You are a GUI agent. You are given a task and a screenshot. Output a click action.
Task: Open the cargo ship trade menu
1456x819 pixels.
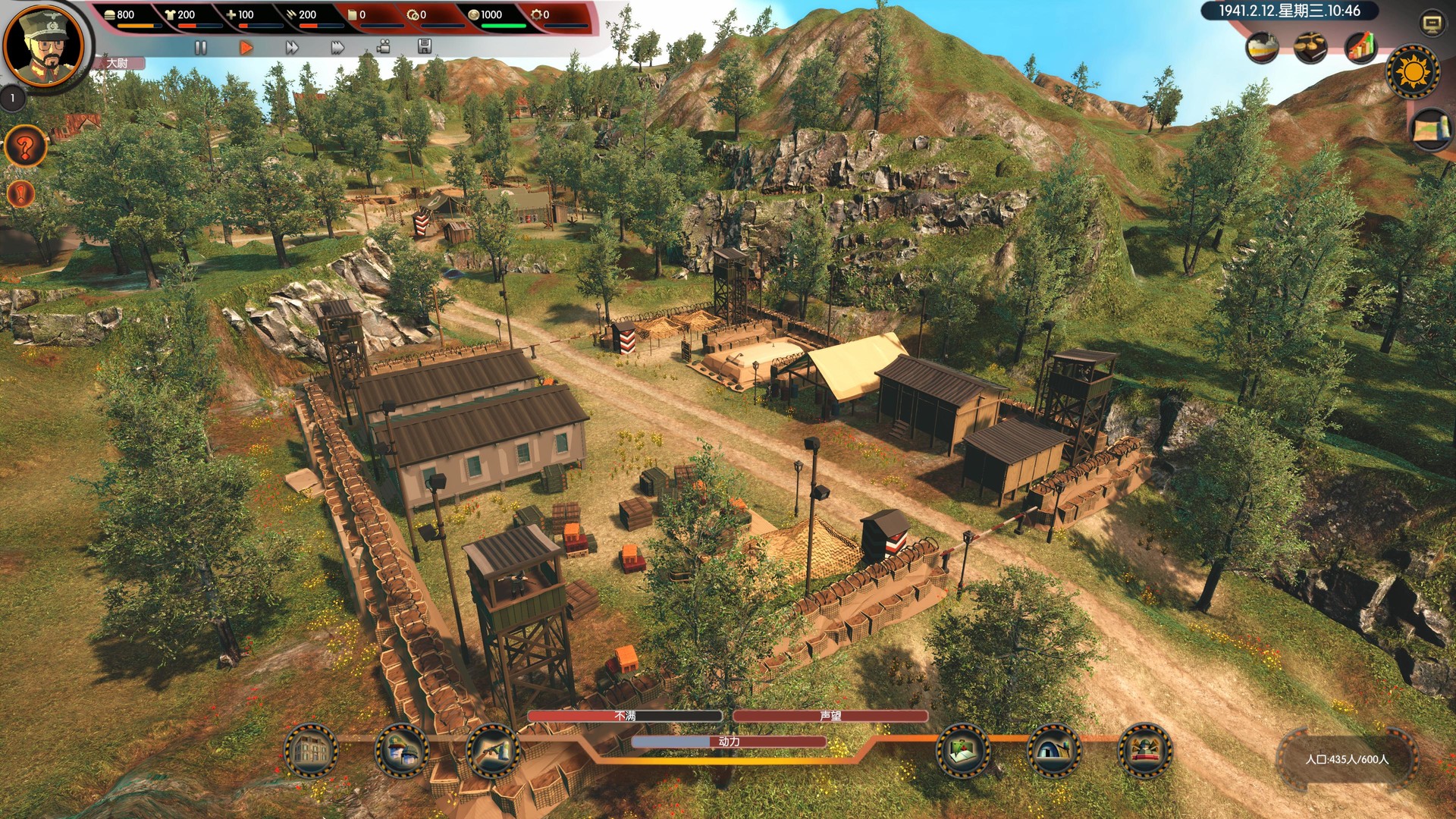click(x=1262, y=49)
